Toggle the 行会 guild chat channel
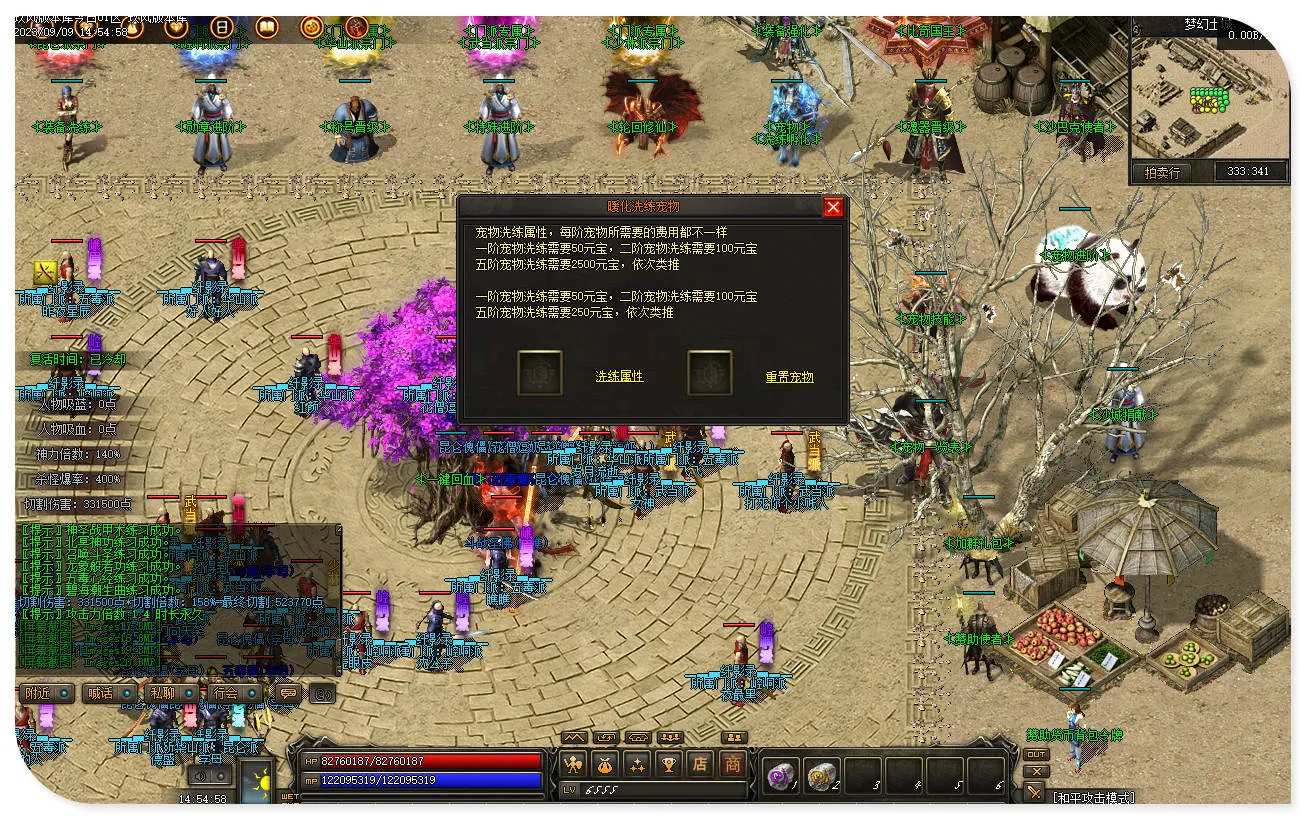 point(233,693)
